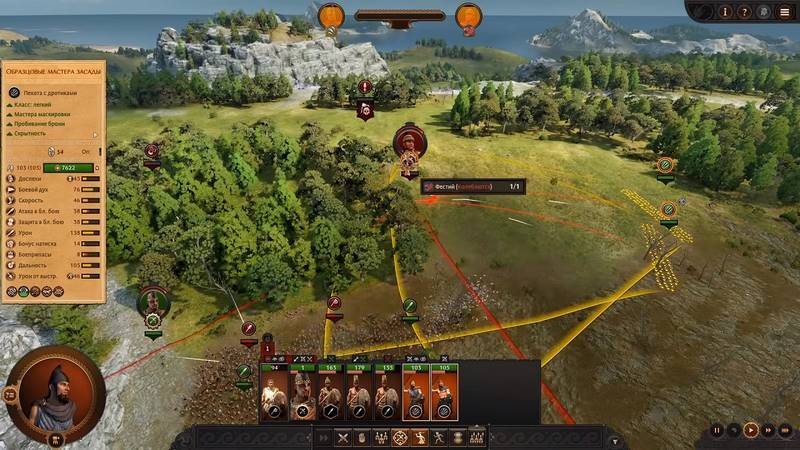Click the Фестий unit name banner
The height and width of the screenshot is (450, 800).
point(472,186)
